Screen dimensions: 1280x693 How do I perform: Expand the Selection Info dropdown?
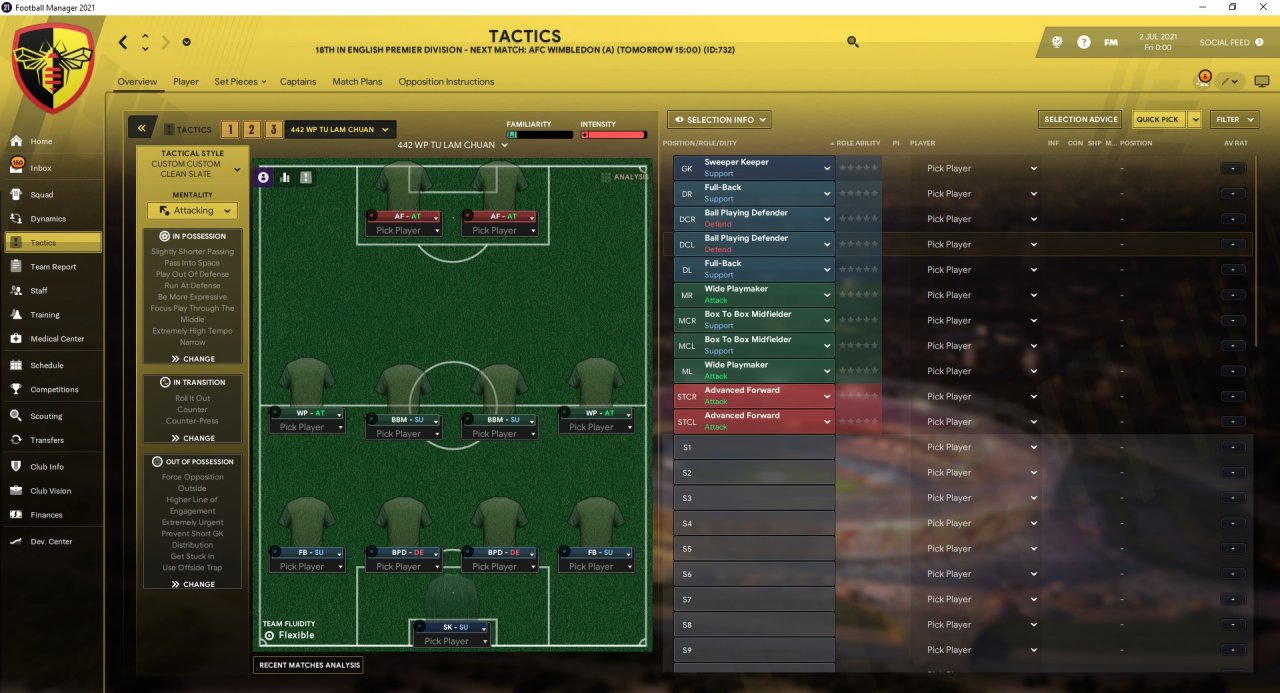(x=719, y=120)
